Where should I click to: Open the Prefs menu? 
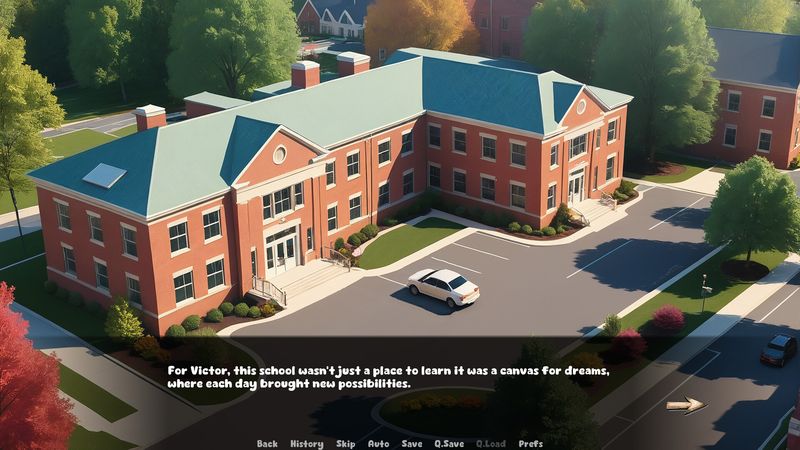[531, 443]
